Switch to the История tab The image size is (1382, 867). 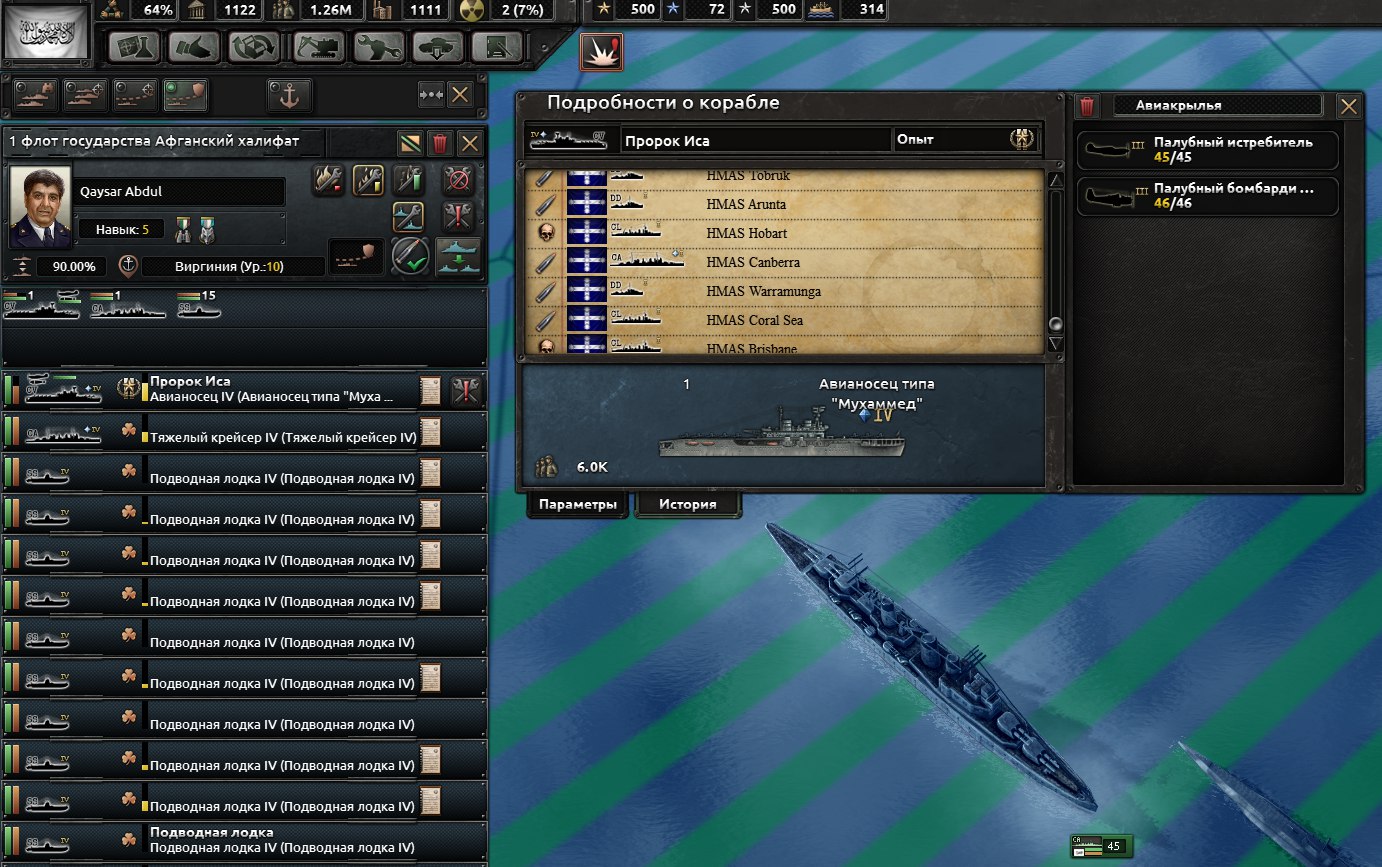point(687,504)
